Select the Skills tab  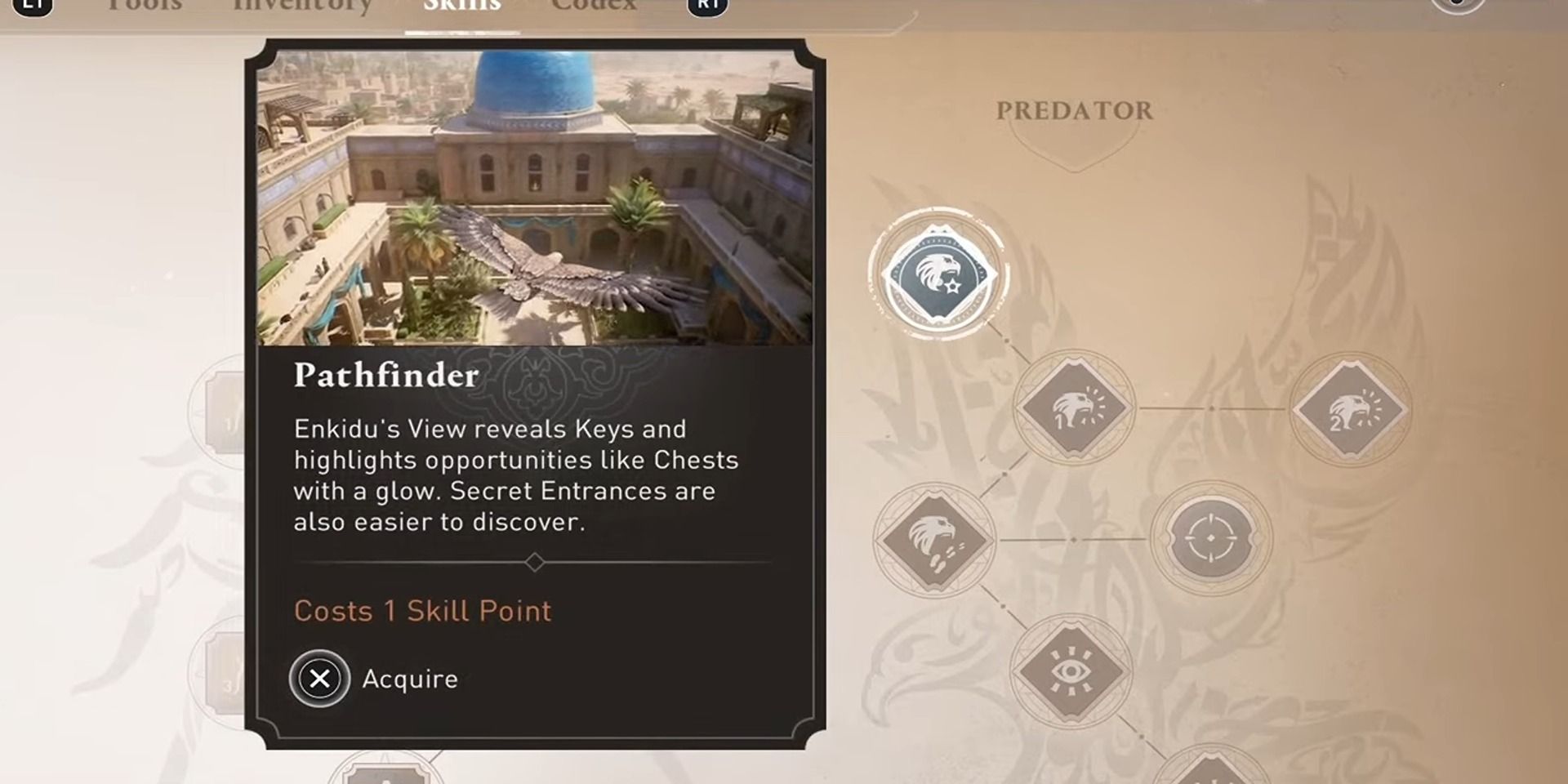[x=461, y=5]
